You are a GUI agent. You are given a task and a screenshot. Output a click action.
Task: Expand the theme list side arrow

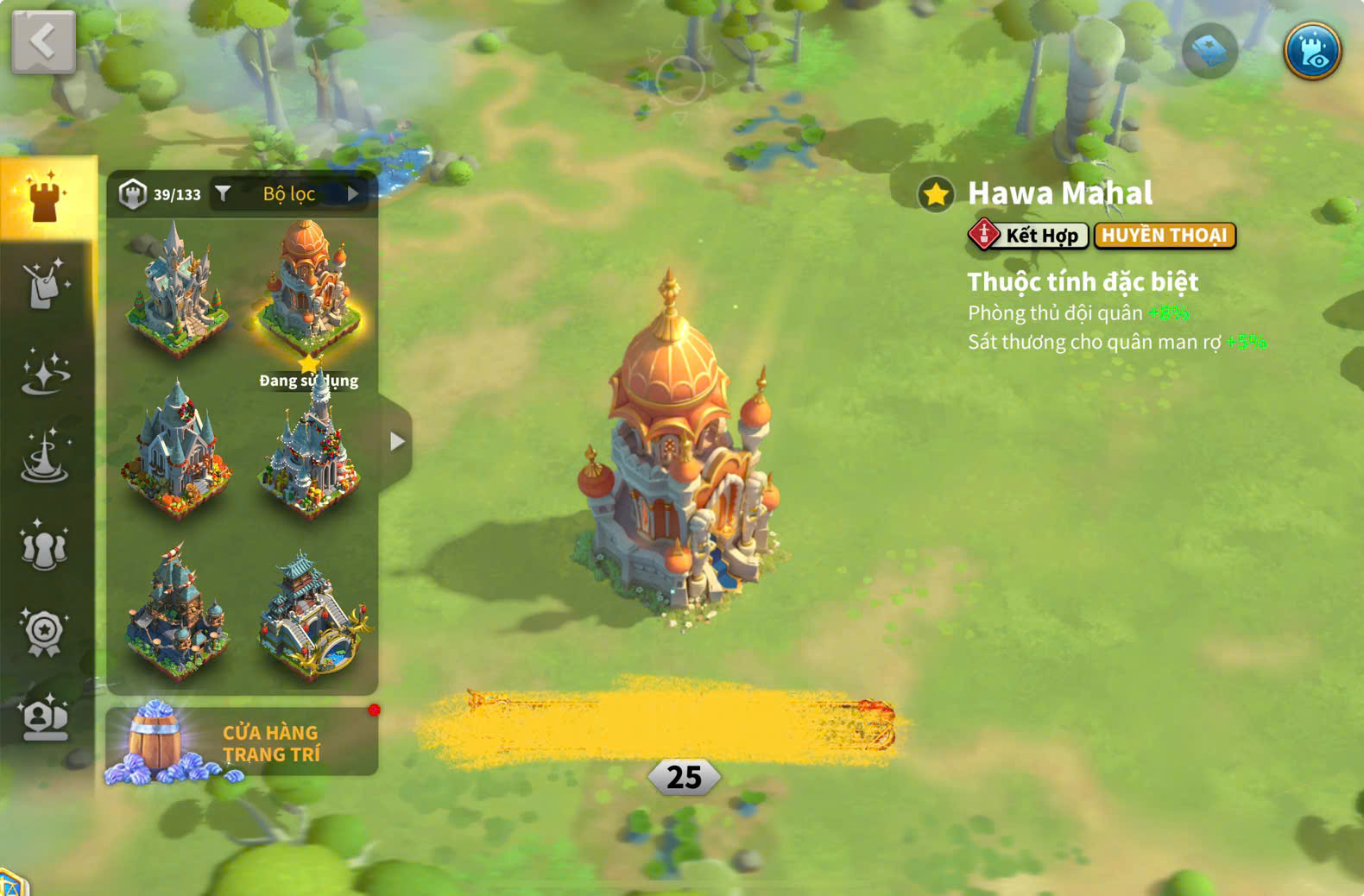tap(396, 442)
